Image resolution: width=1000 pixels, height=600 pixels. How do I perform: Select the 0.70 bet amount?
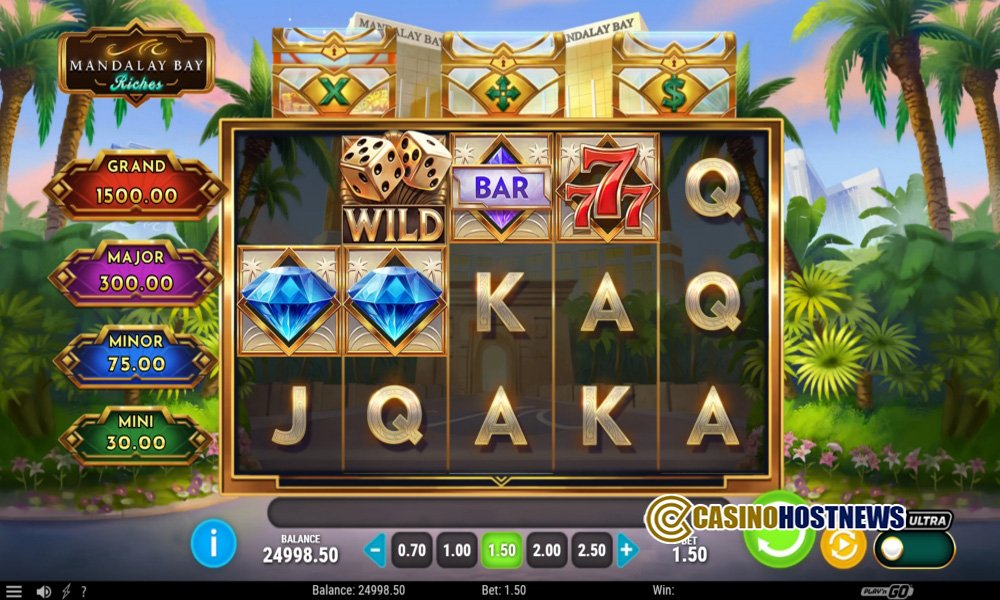[411, 549]
